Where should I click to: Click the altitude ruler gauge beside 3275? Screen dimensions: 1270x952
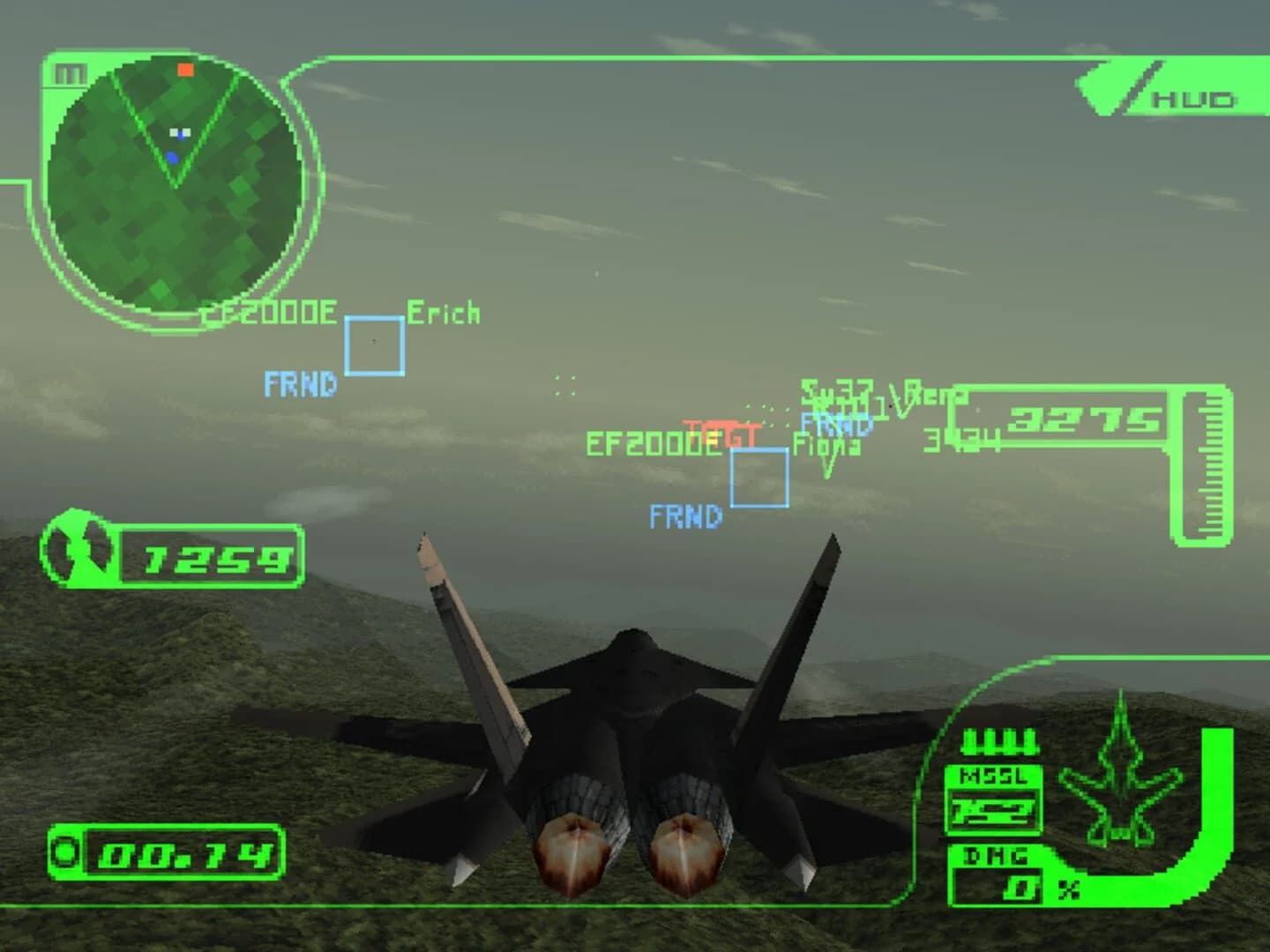pos(1206,467)
